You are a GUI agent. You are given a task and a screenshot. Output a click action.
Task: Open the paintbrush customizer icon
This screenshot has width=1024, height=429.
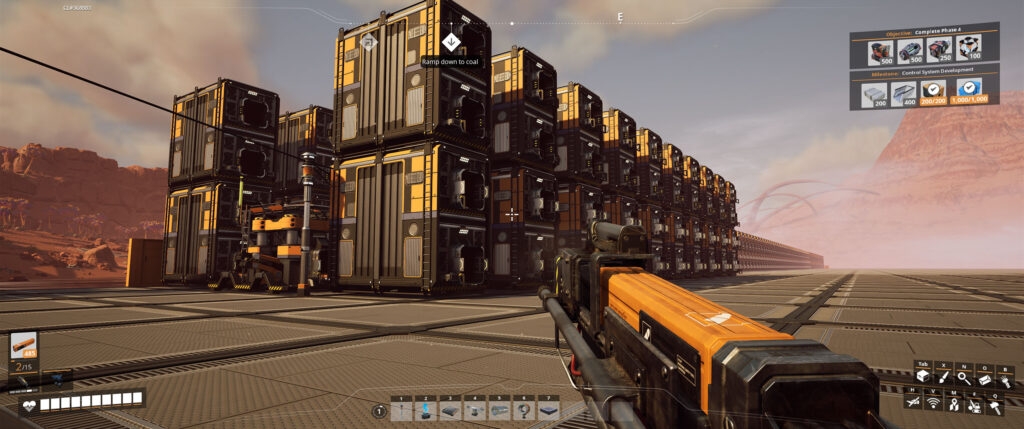tap(943, 376)
